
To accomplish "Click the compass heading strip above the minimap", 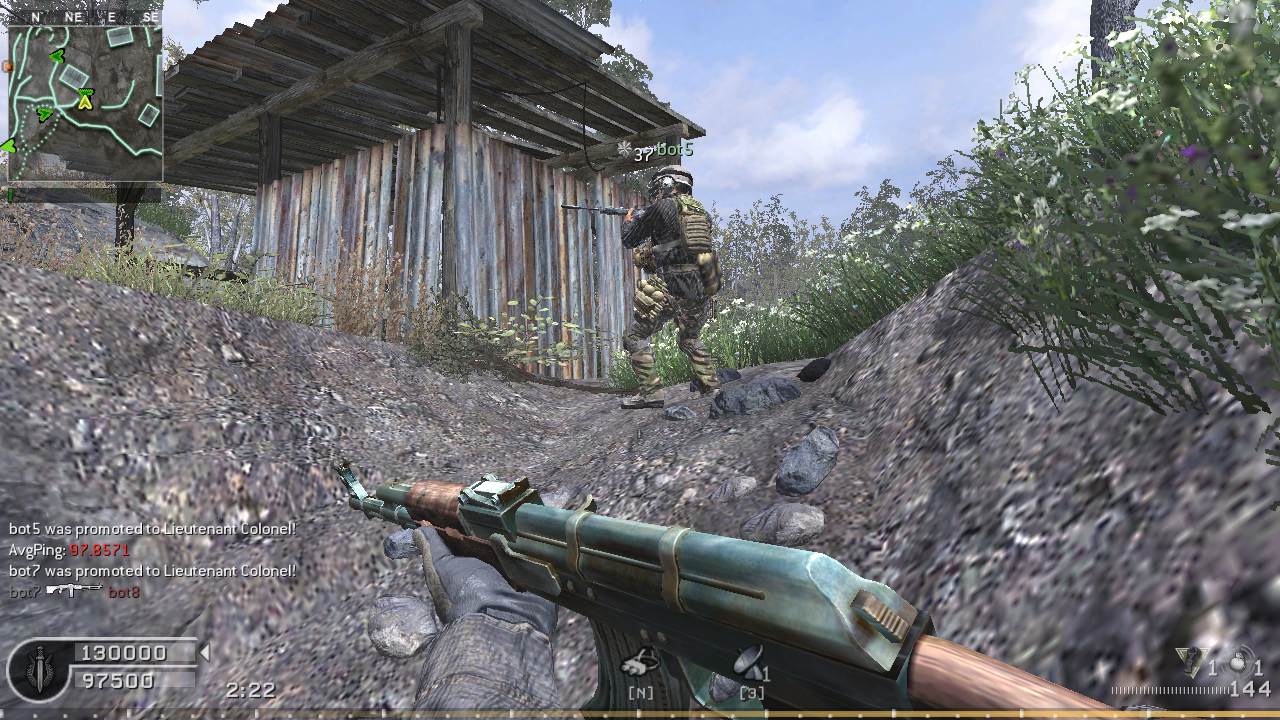I will coord(85,17).
